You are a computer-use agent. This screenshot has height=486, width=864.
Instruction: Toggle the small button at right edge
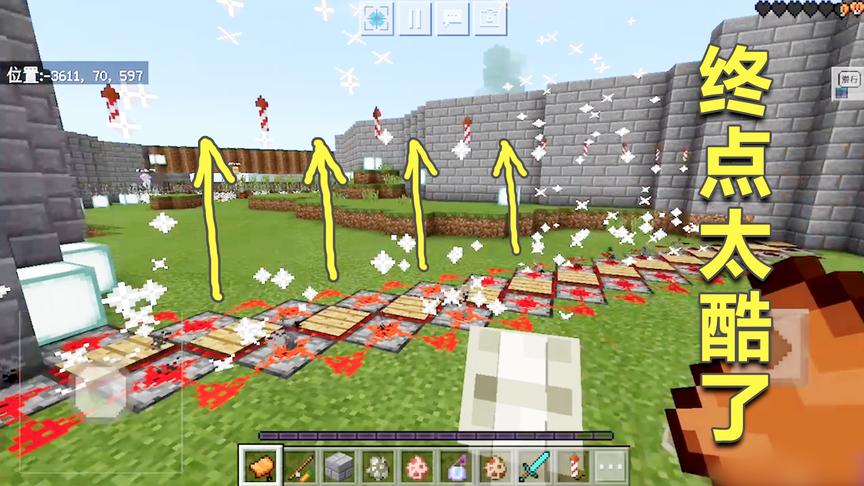pyautogui.click(x=850, y=78)
